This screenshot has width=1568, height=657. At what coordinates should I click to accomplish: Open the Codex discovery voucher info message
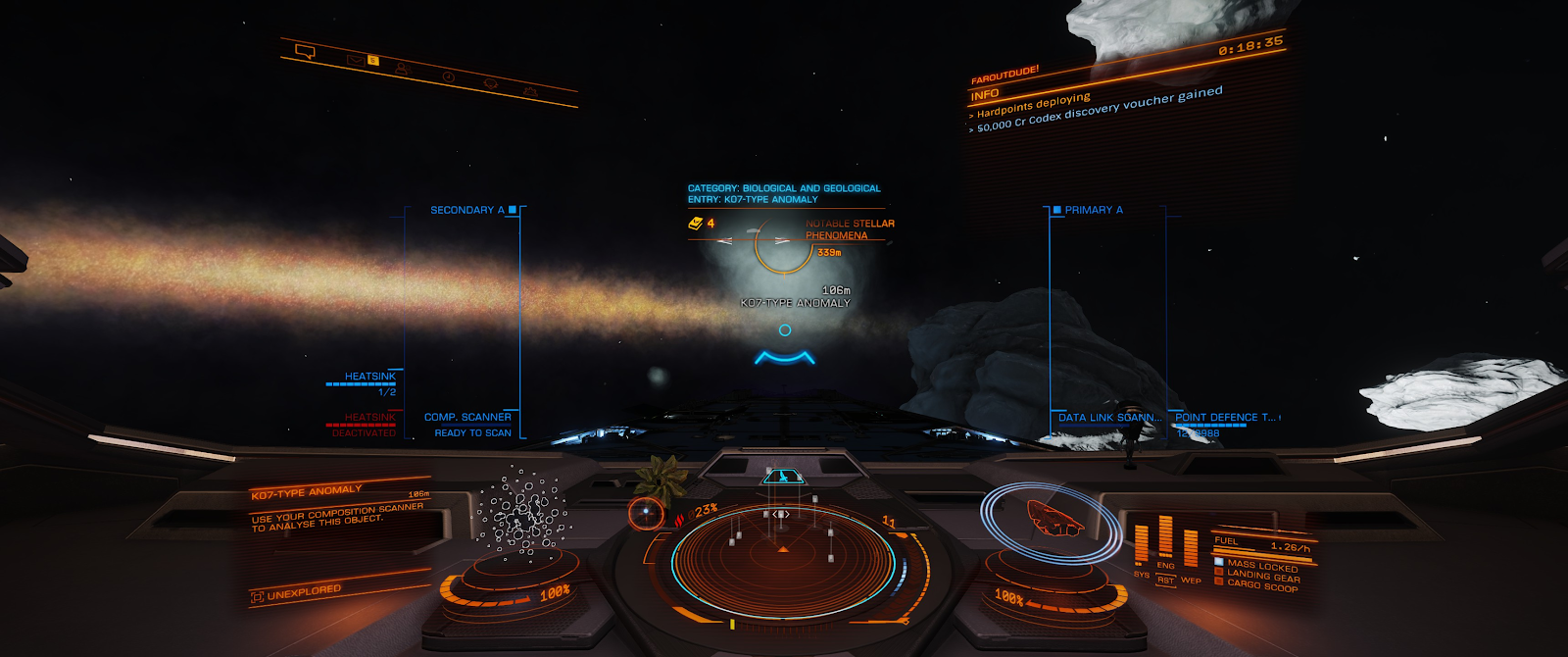tap(1100, 109)
